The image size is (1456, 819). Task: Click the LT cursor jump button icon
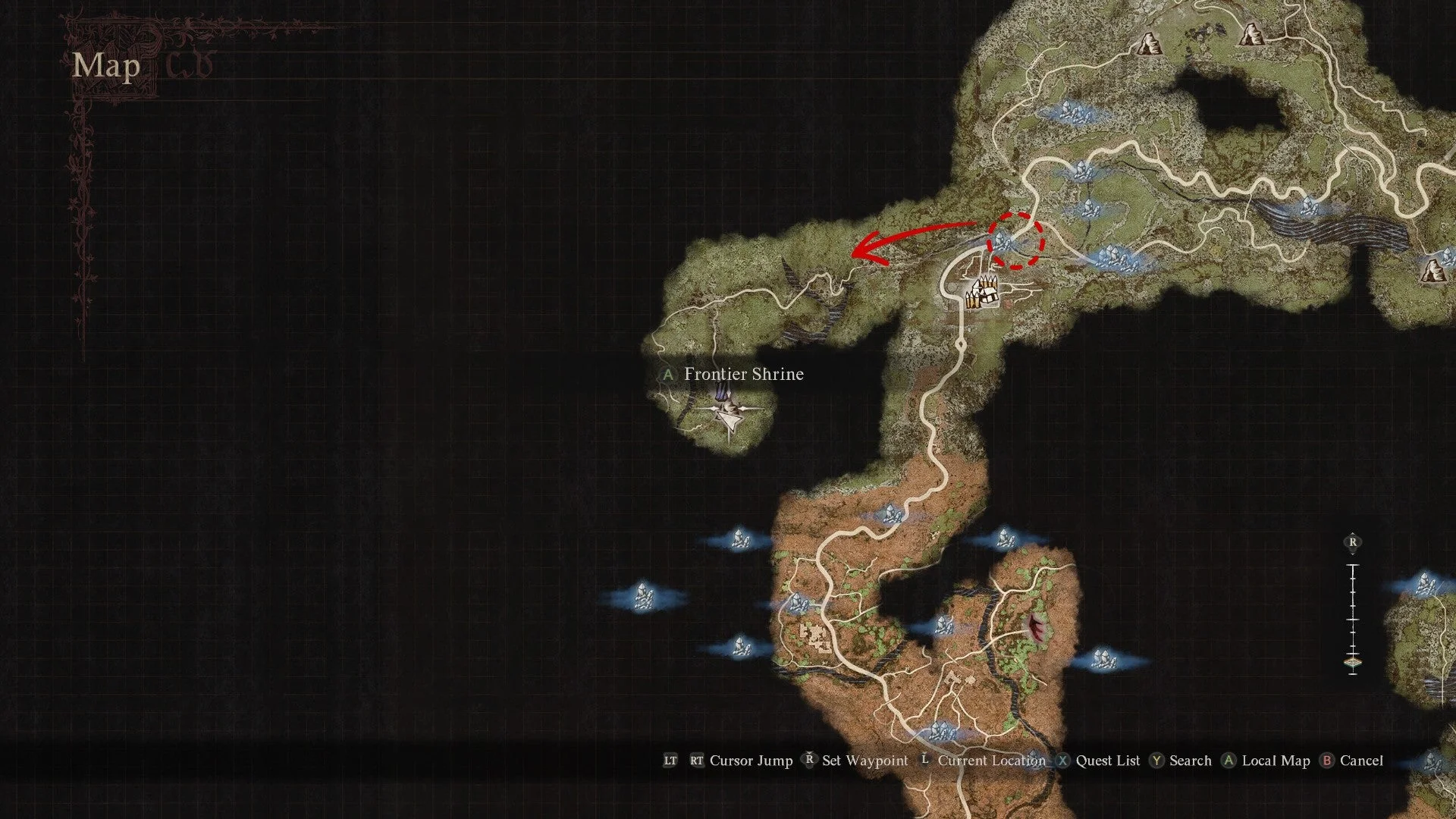tap(670, 761)
